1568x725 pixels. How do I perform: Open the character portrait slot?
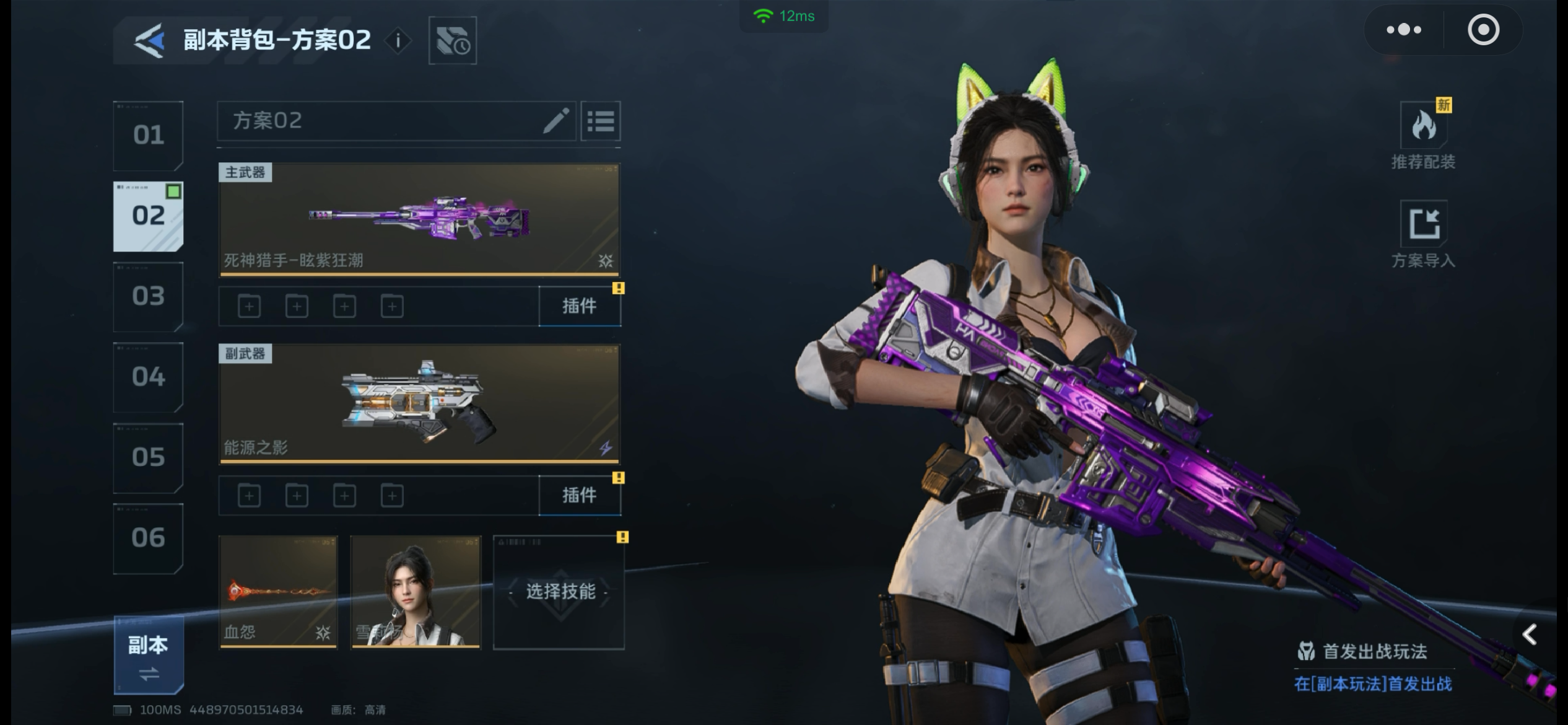416,592
